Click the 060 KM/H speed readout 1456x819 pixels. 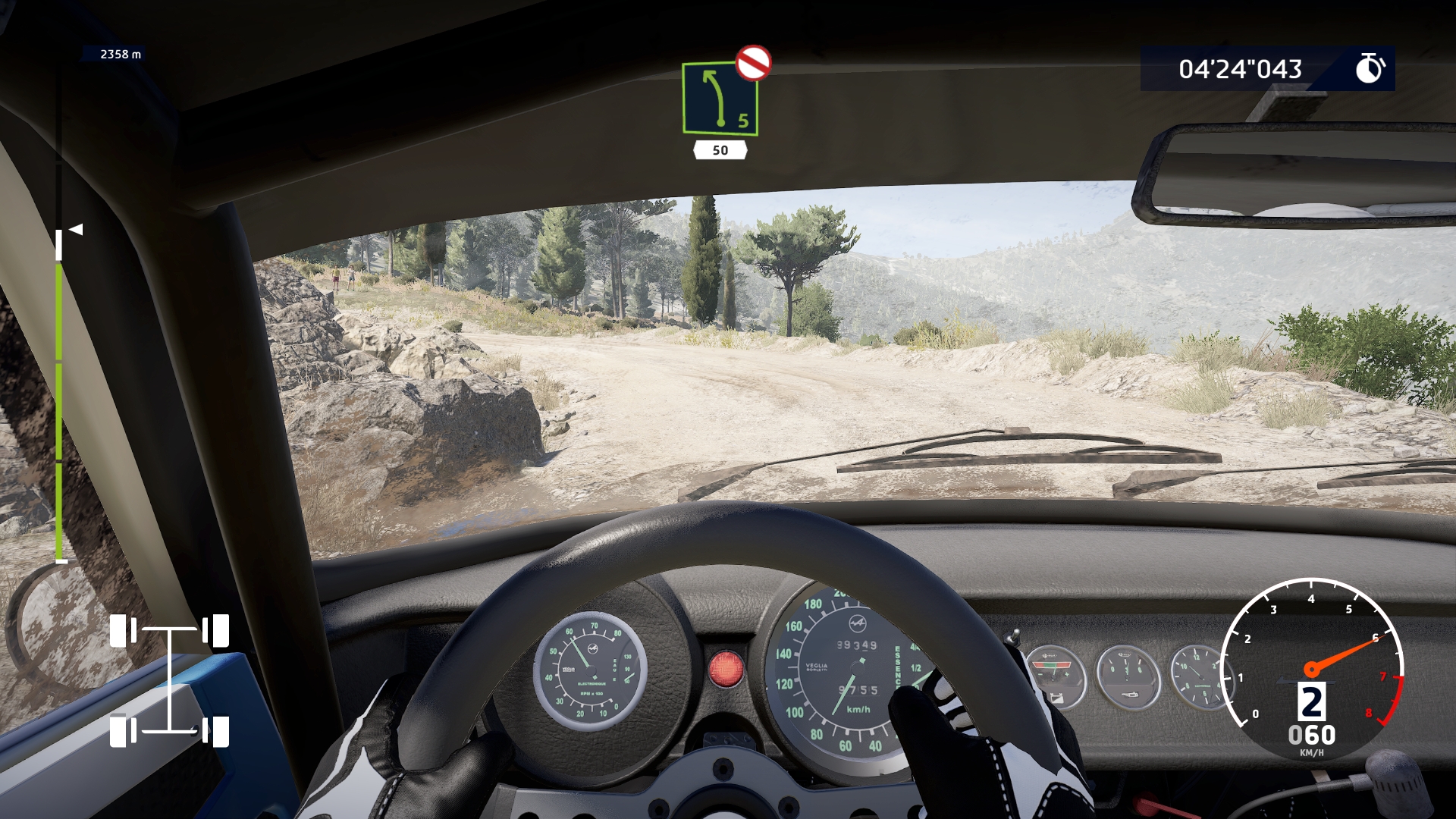pyautogui.click(x=1313, y=735)
